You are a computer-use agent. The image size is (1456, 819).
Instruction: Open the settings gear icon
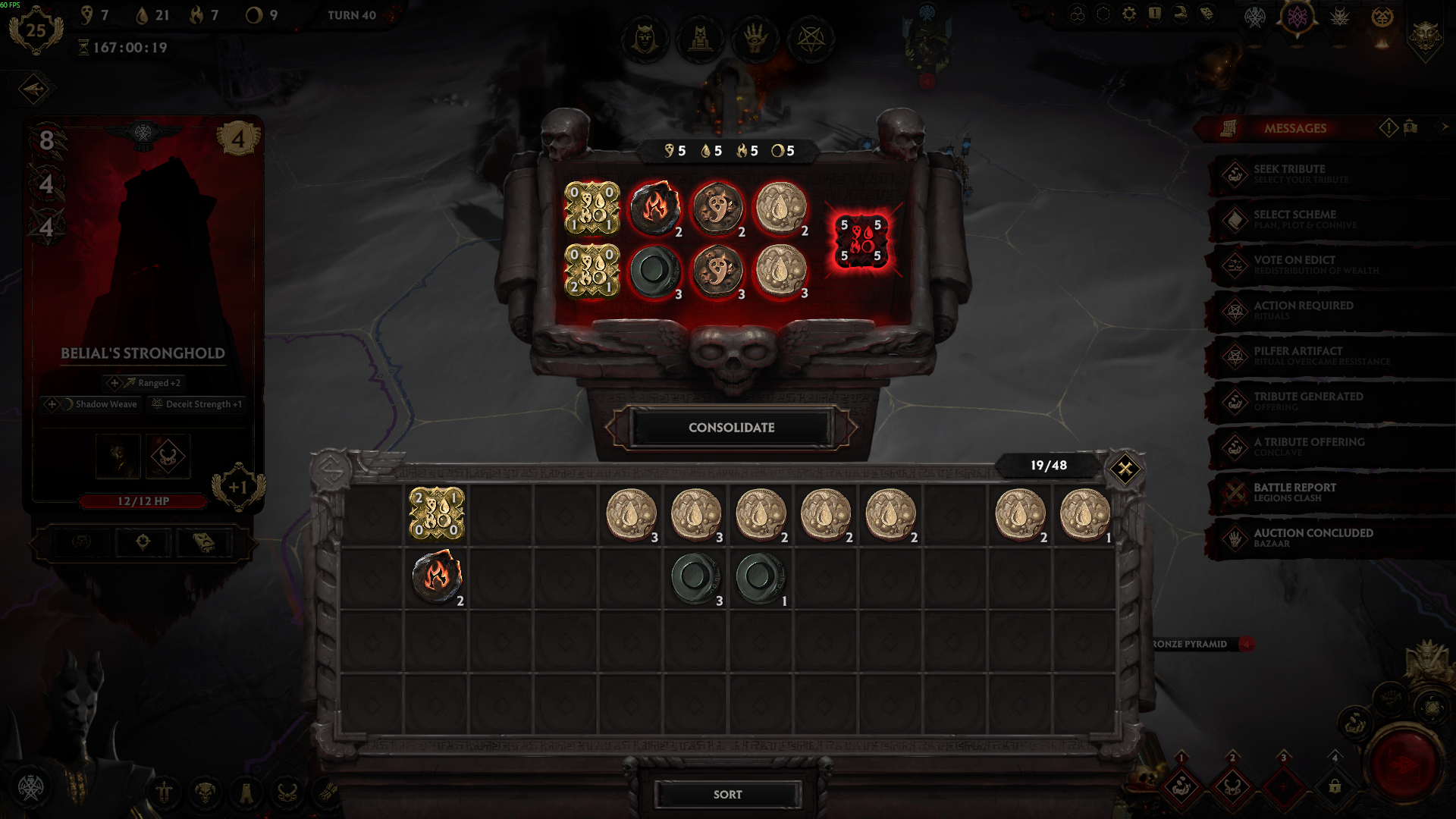[x=1129, y=14]
